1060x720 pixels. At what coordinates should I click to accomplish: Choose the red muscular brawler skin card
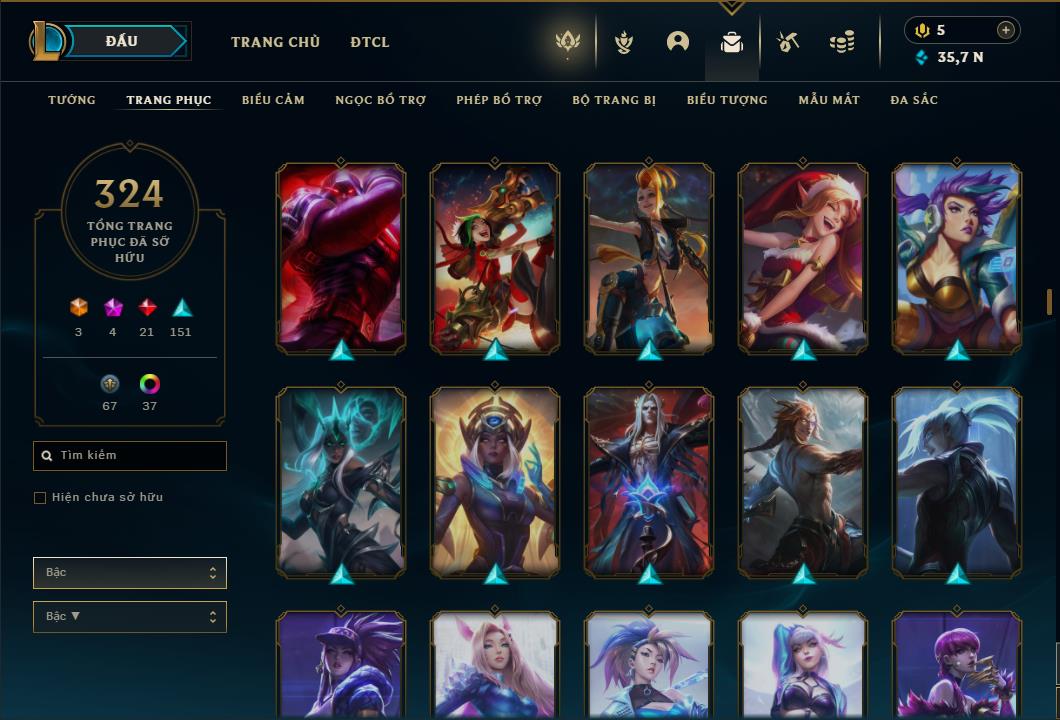[341, 257]
